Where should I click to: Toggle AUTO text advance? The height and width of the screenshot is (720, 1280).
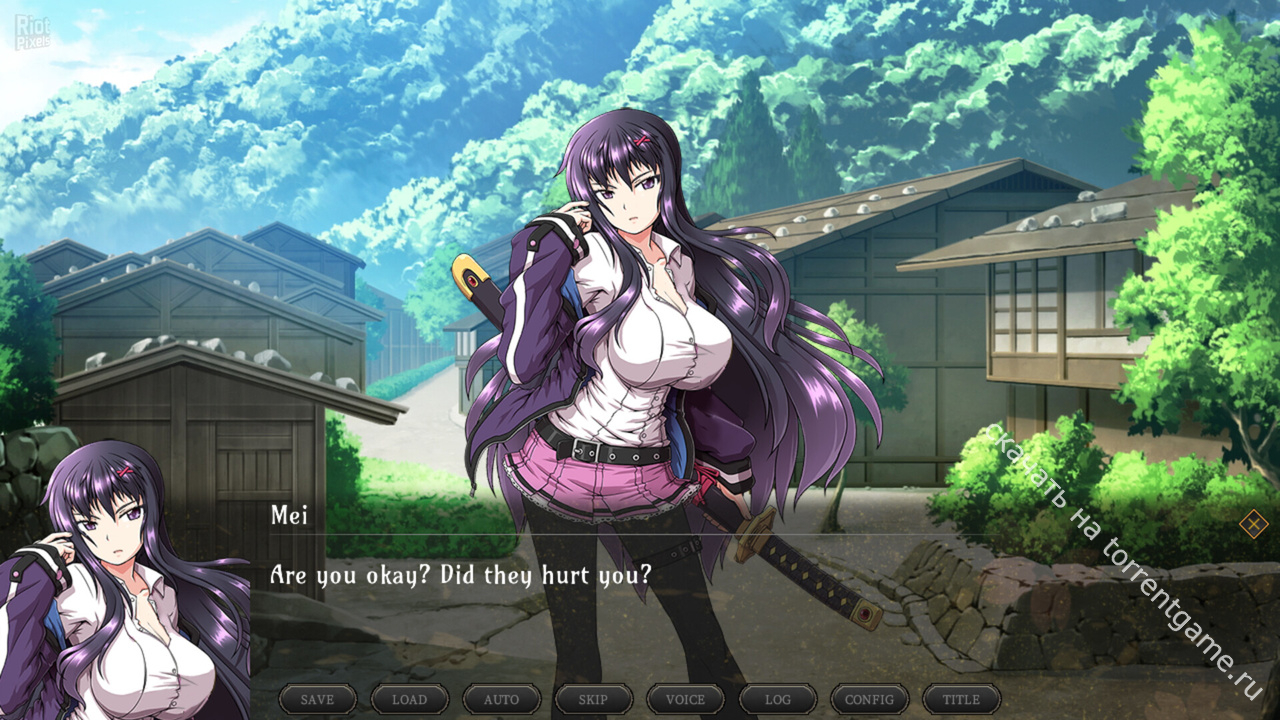click(x=501, y=699)
